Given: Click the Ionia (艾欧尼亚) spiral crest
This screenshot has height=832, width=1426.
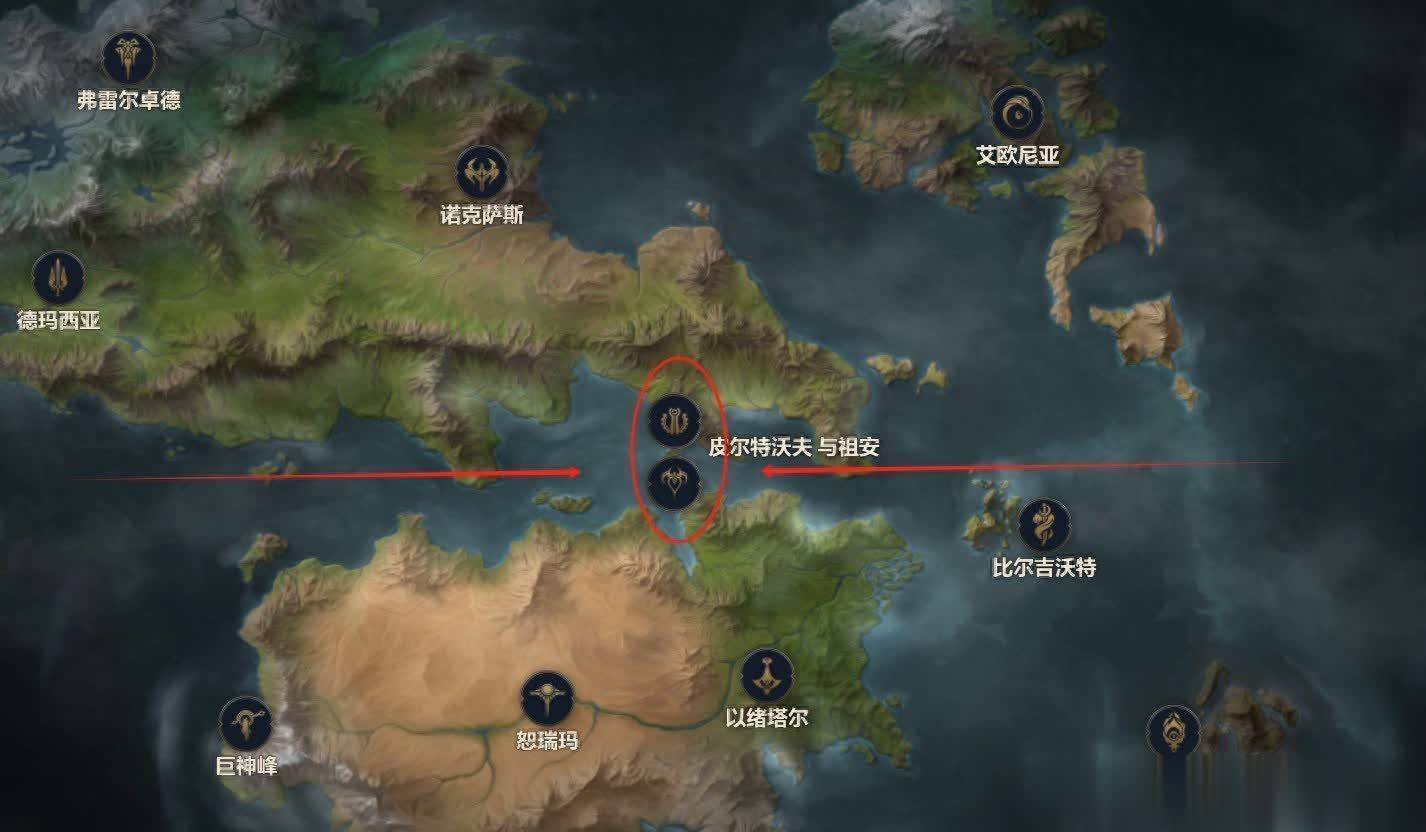Looking at the screenshot, I should pyautogui.click(x=1017, y=113).
